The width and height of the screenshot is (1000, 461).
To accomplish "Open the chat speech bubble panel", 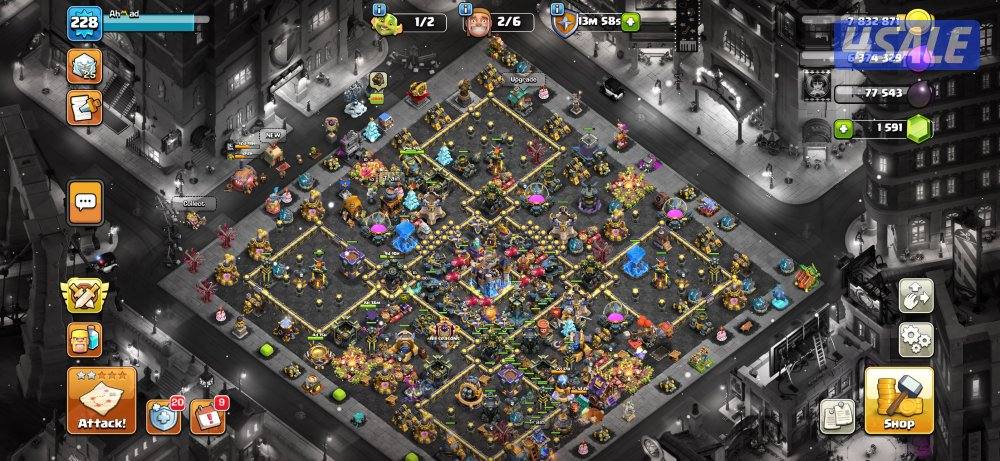I will 85,202.
